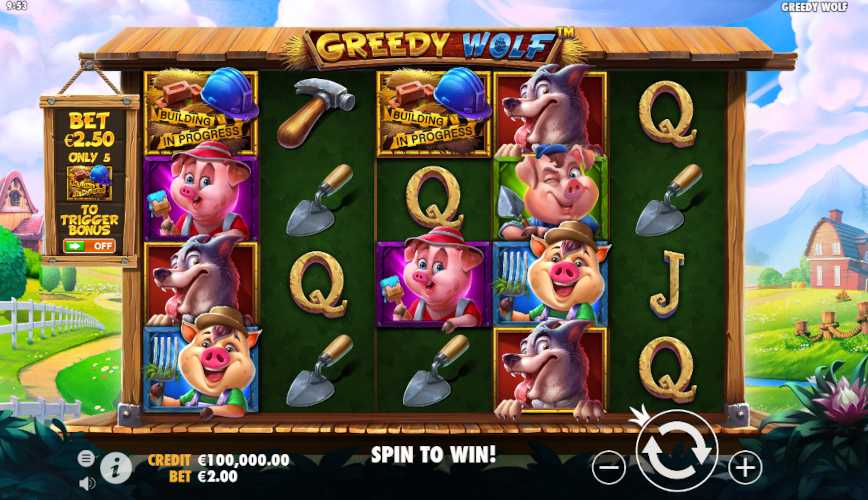Spin the reels with the circular arrows button

click(x=677, y=451)
